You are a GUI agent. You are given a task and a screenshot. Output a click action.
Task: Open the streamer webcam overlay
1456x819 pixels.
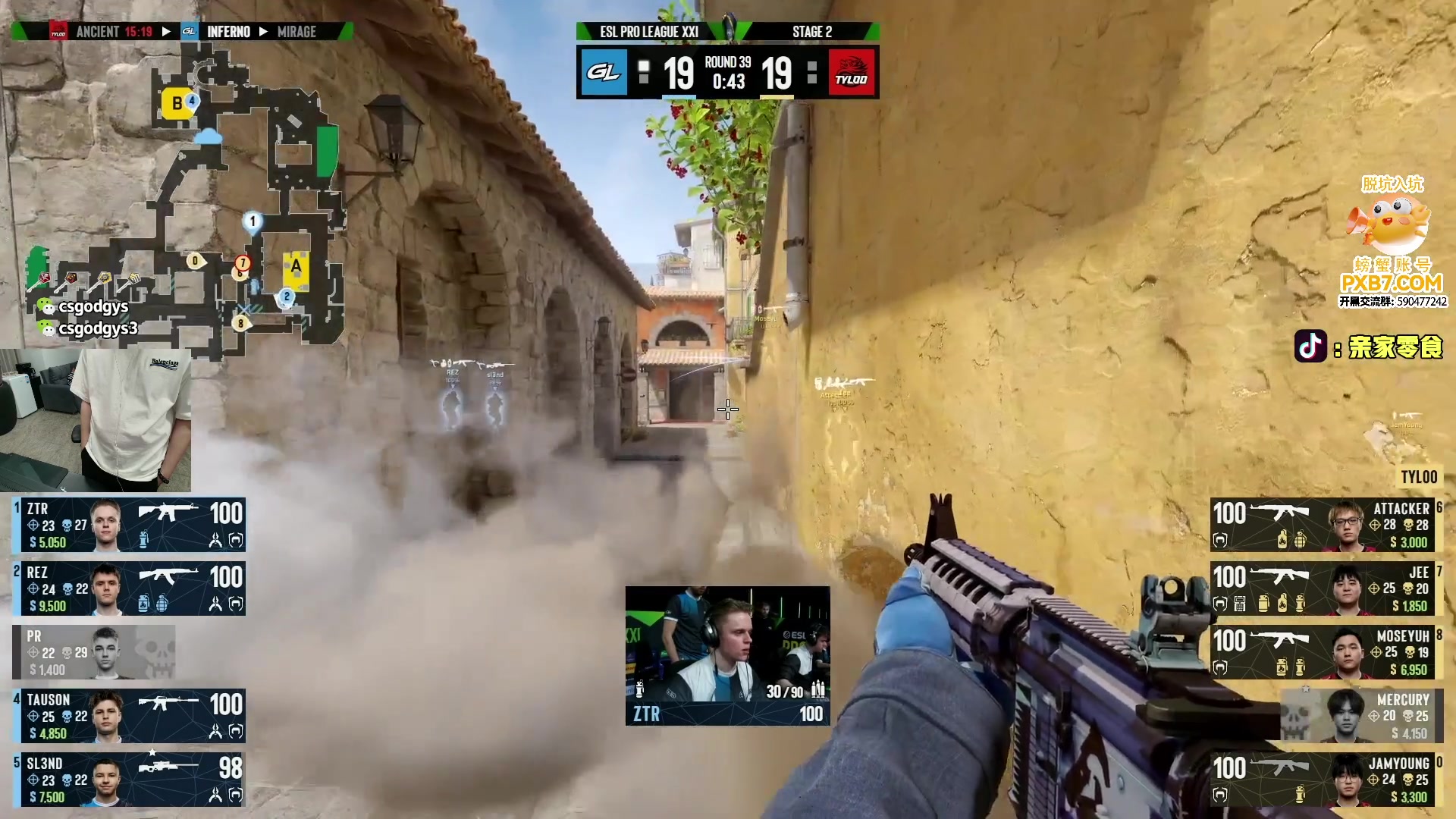[96, 420]
